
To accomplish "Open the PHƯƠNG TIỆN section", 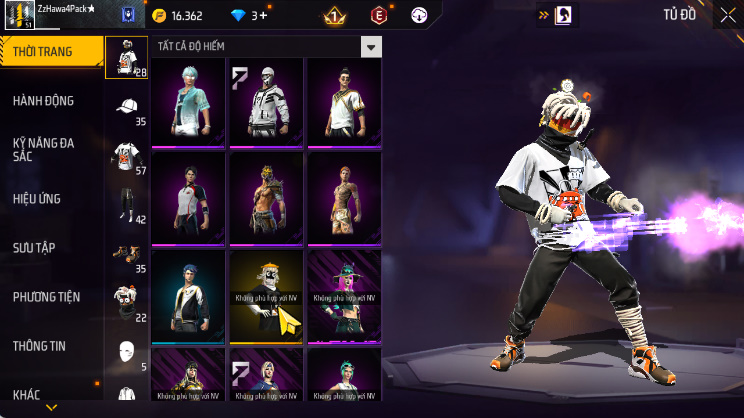I will click(47, 297).
